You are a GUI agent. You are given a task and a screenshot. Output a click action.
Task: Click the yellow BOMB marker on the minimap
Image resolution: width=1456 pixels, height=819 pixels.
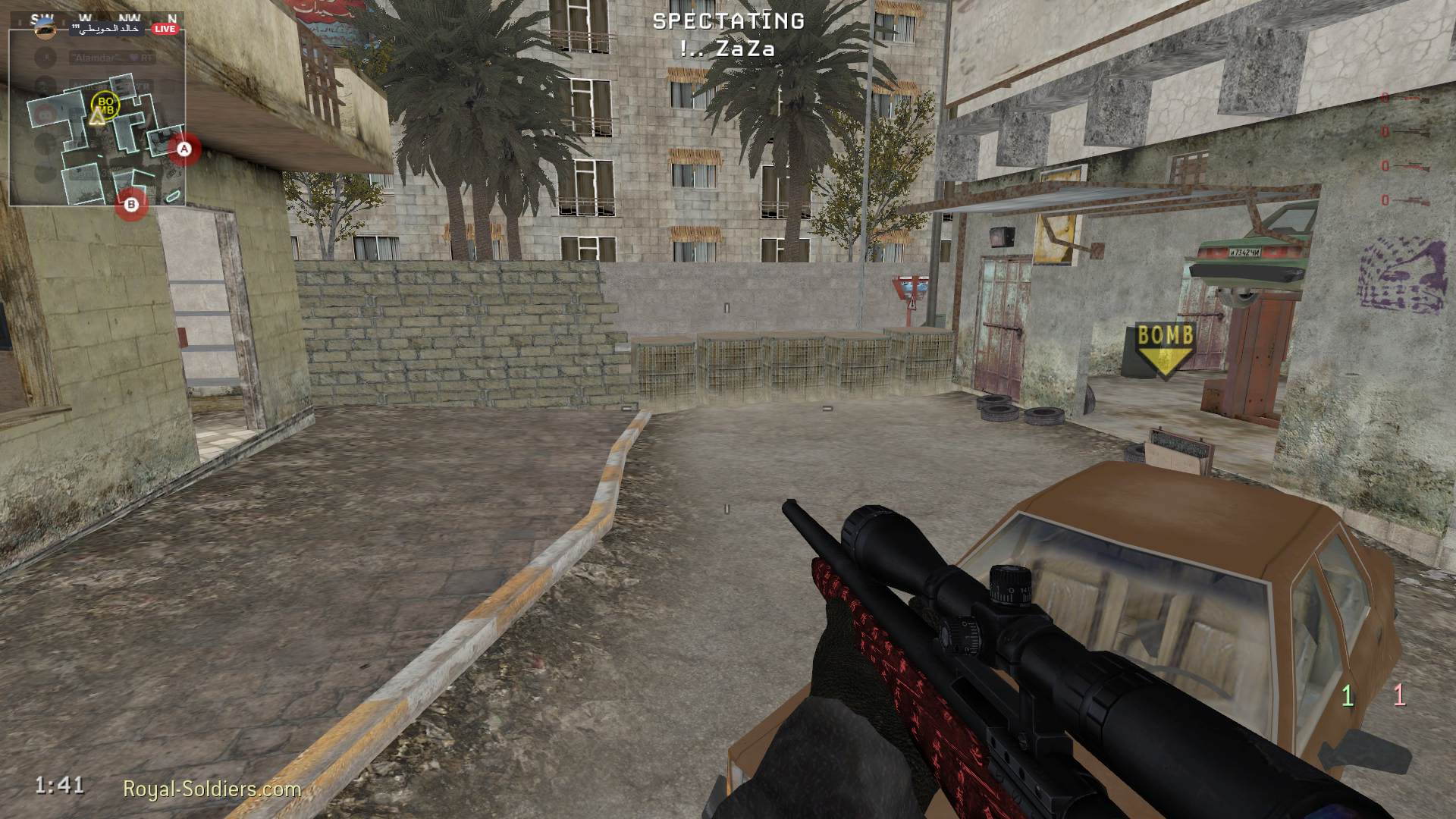coord(105,105)
